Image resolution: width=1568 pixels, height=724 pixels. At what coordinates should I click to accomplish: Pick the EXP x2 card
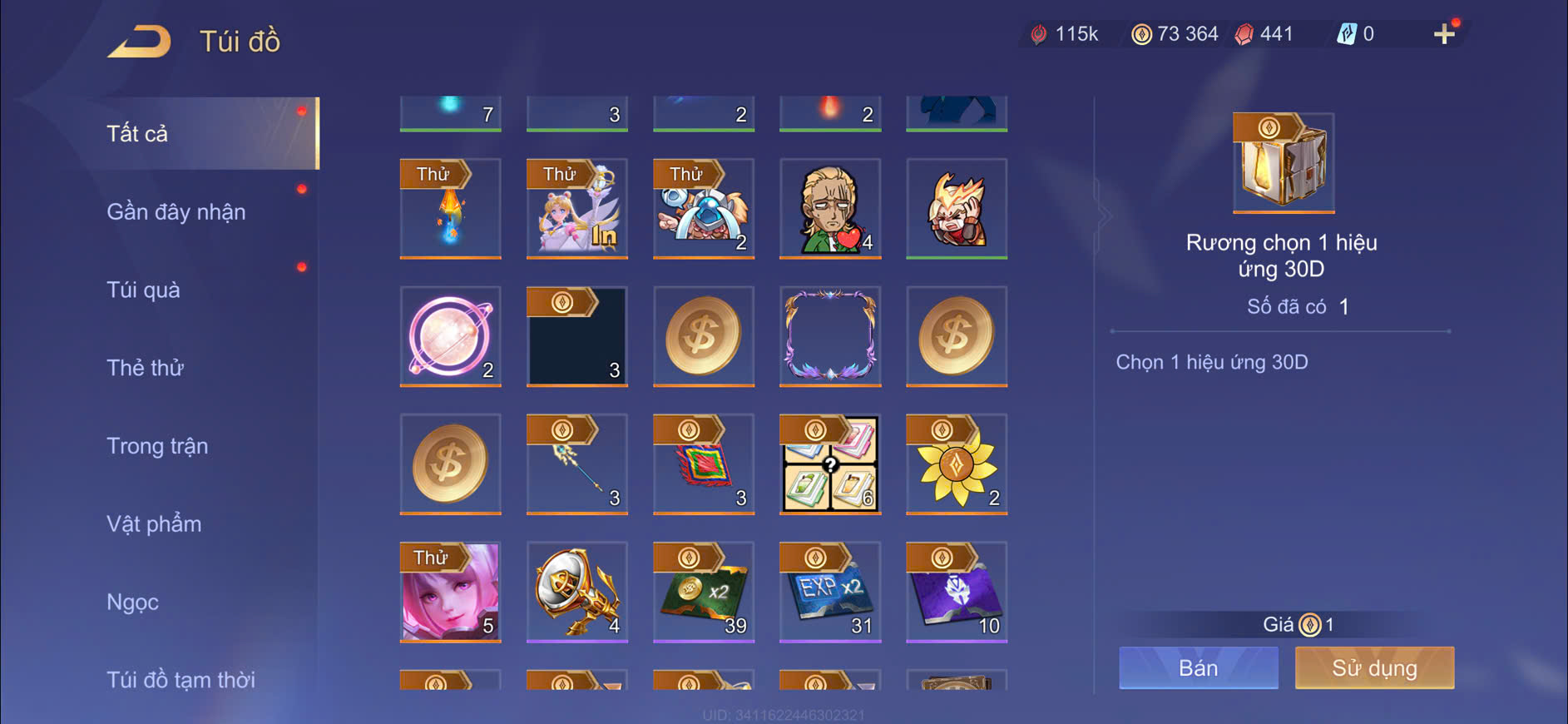(830, 592)
